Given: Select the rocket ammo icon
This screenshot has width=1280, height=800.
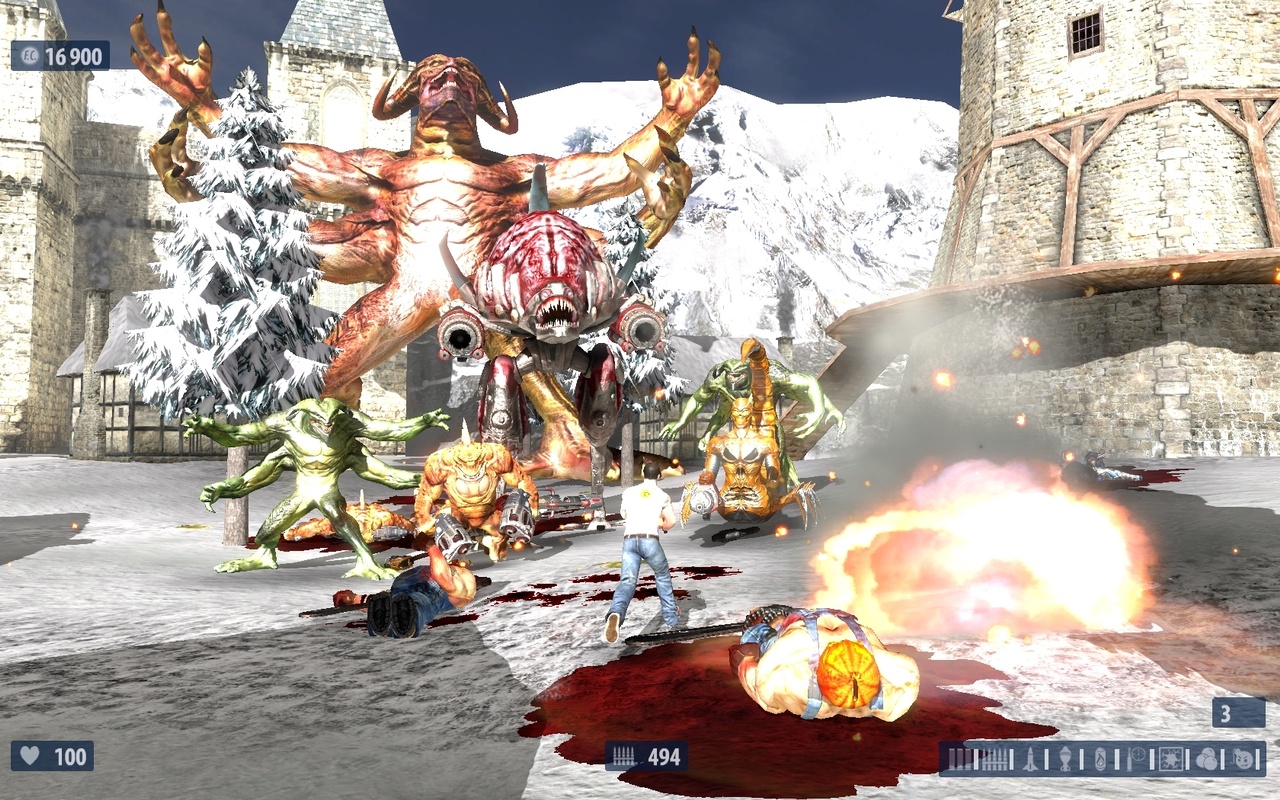Looking at the screenshot, I should coord(1031,761).
